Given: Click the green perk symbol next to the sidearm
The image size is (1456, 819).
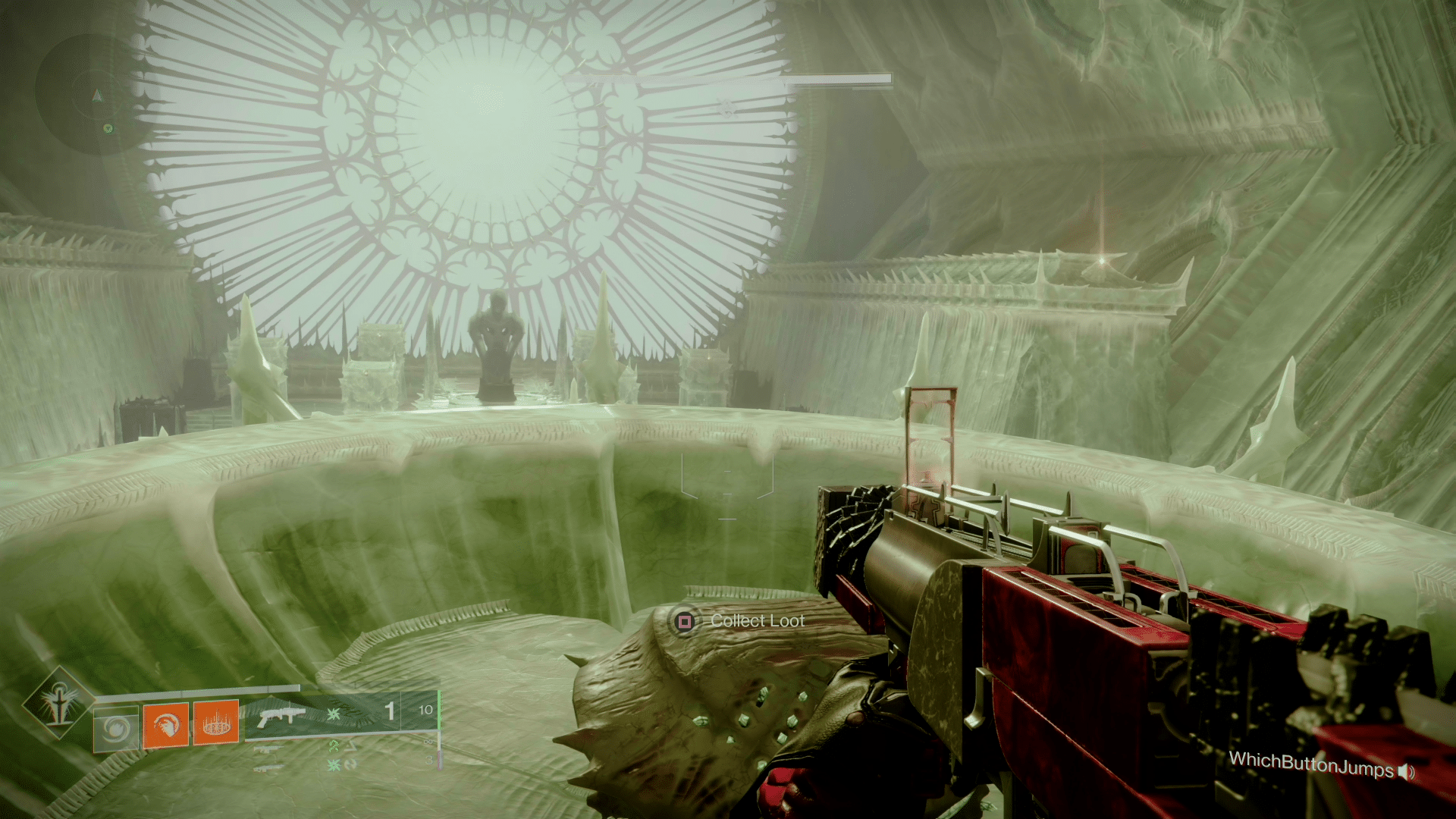Looking at the screenshot, I should 333,746.
